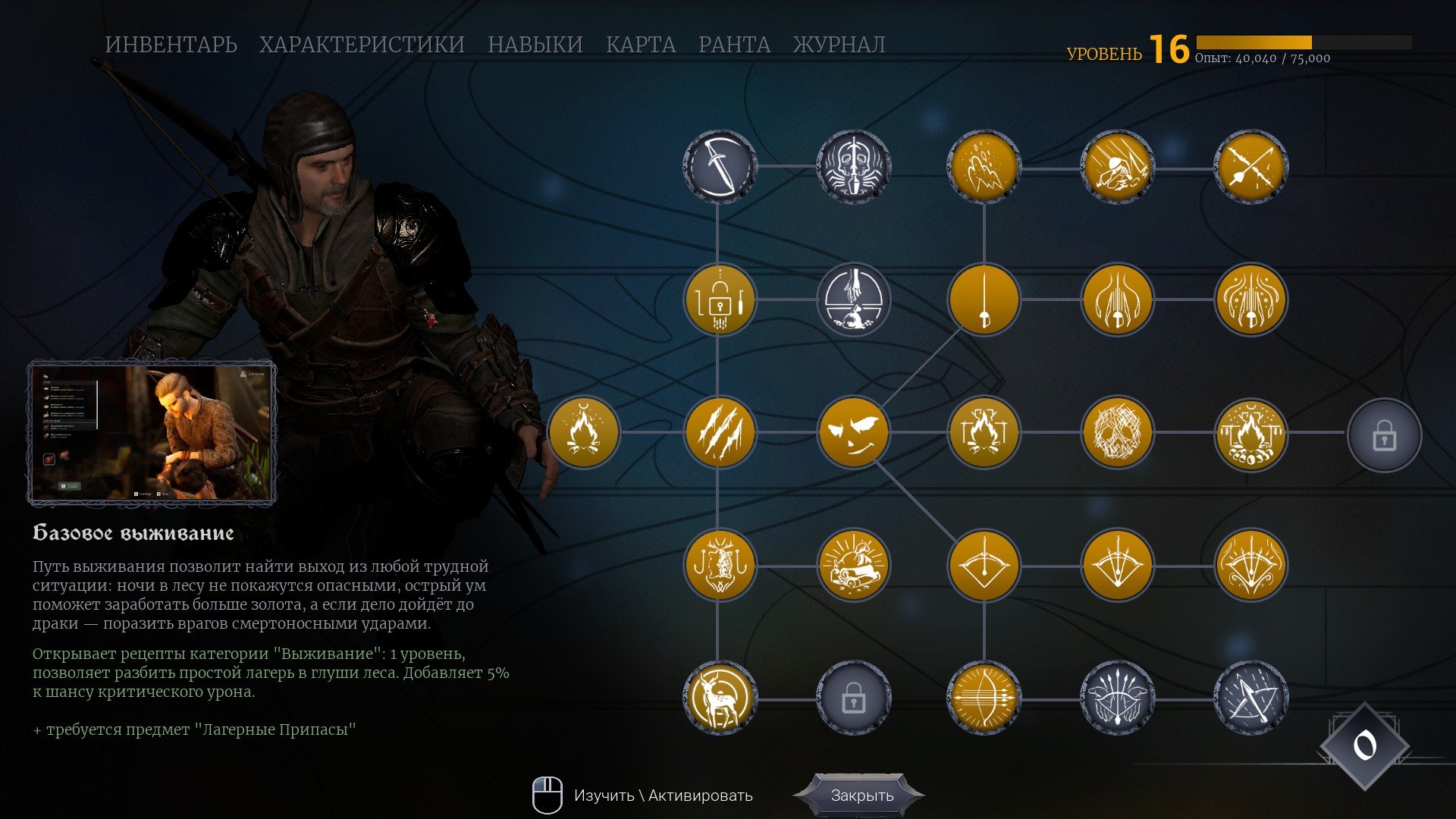Select the campfire survival skill node
This screenshot has height=819, width=1456.
click(x=583, y=432)
